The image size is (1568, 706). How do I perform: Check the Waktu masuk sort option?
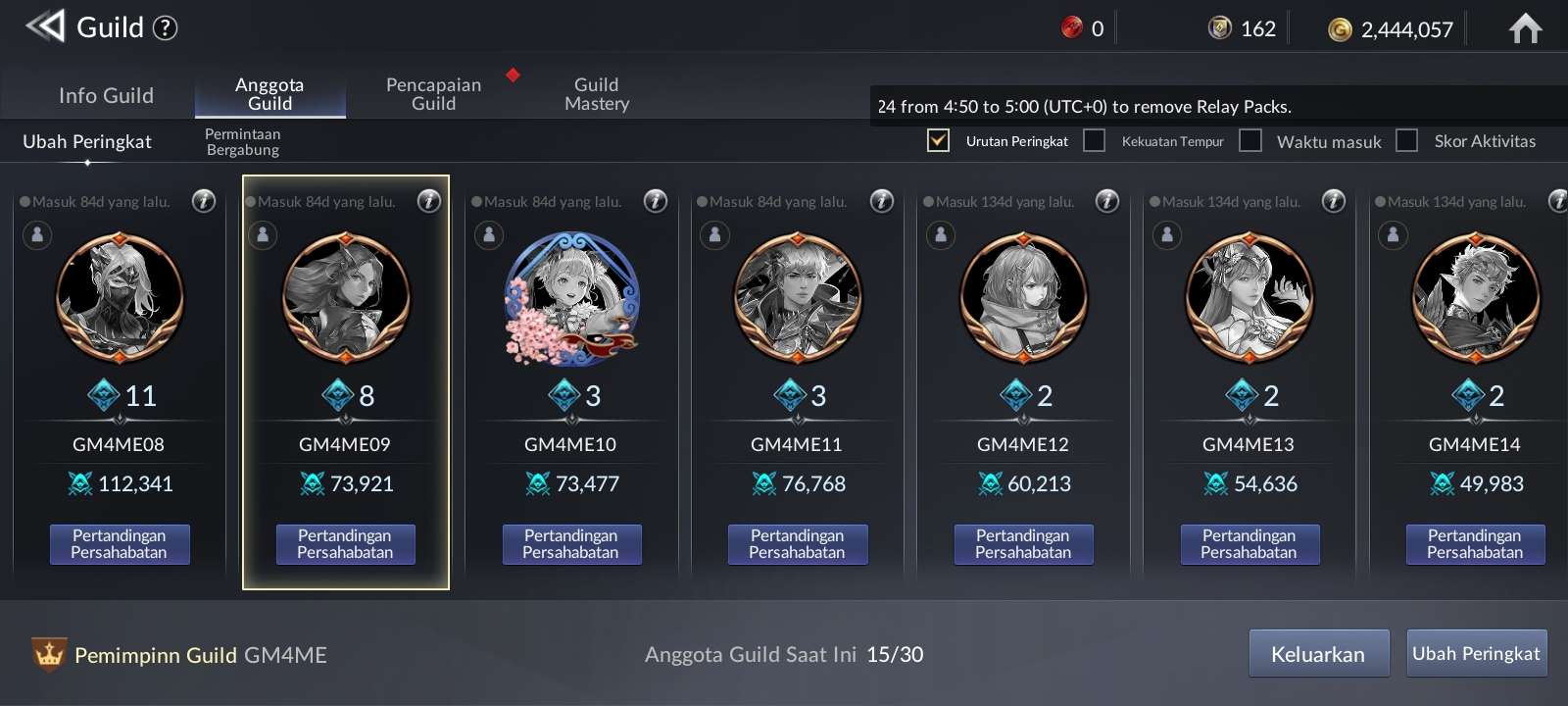pos(1250,140)
